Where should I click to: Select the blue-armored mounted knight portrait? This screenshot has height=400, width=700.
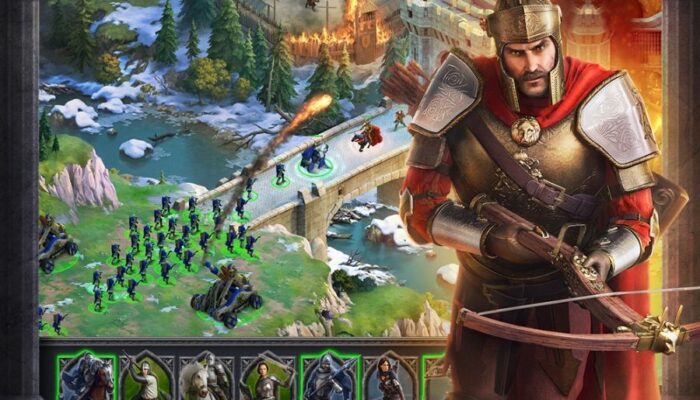(x=87, y=377)
